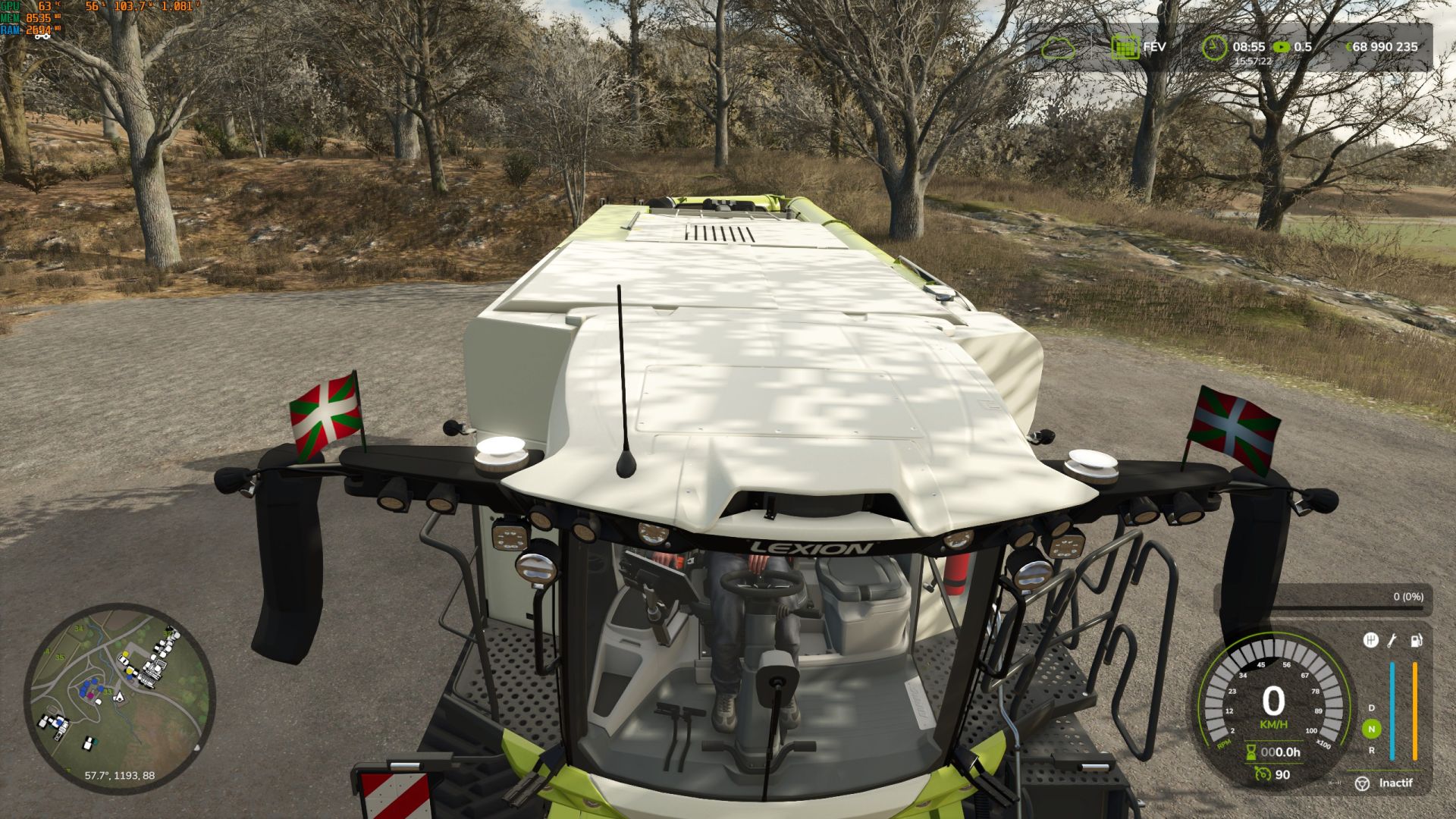The height and width of the screenshot is (819, 1456).
Task: Select the wrench damage icon
Action: (x=1392, y=641)
